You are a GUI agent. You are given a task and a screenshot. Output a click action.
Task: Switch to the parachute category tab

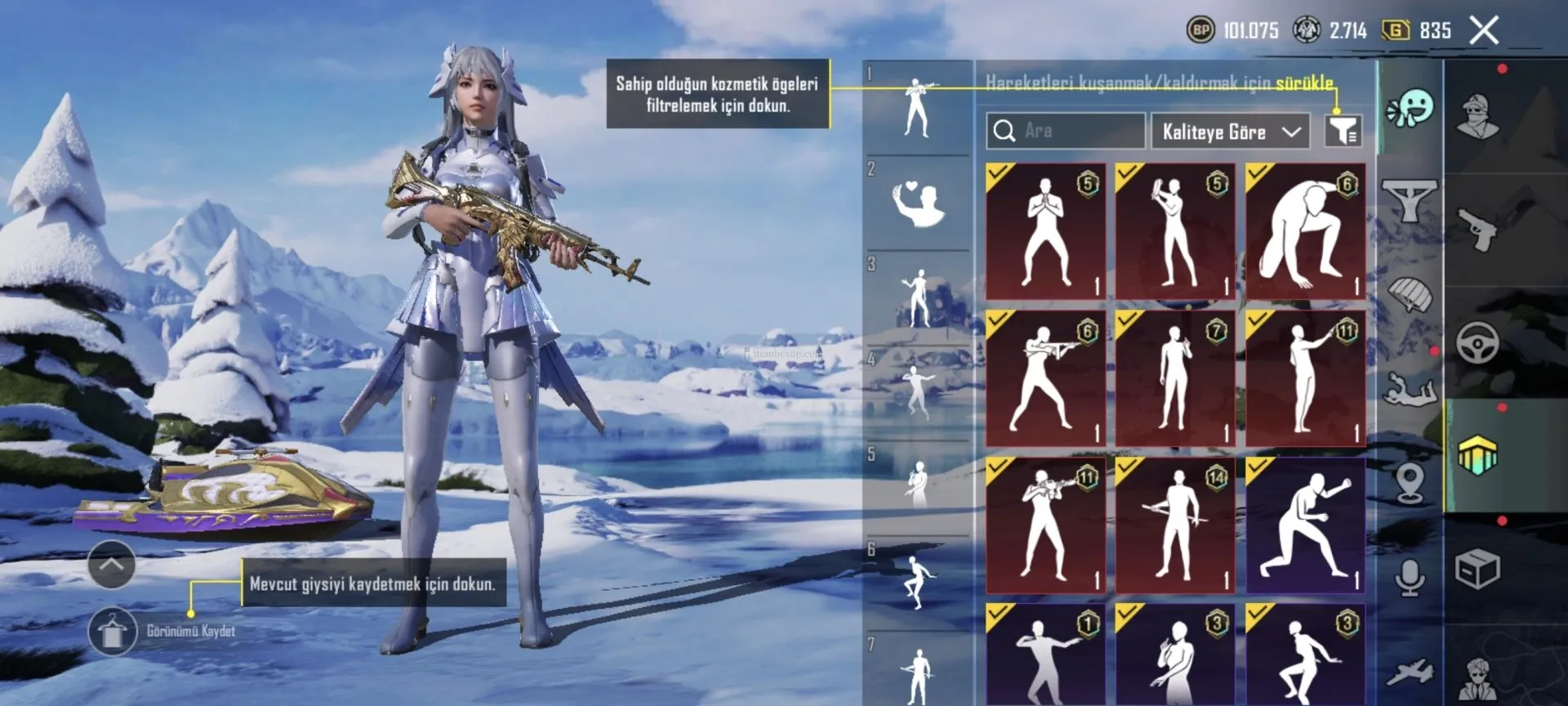coord(1410,295)
